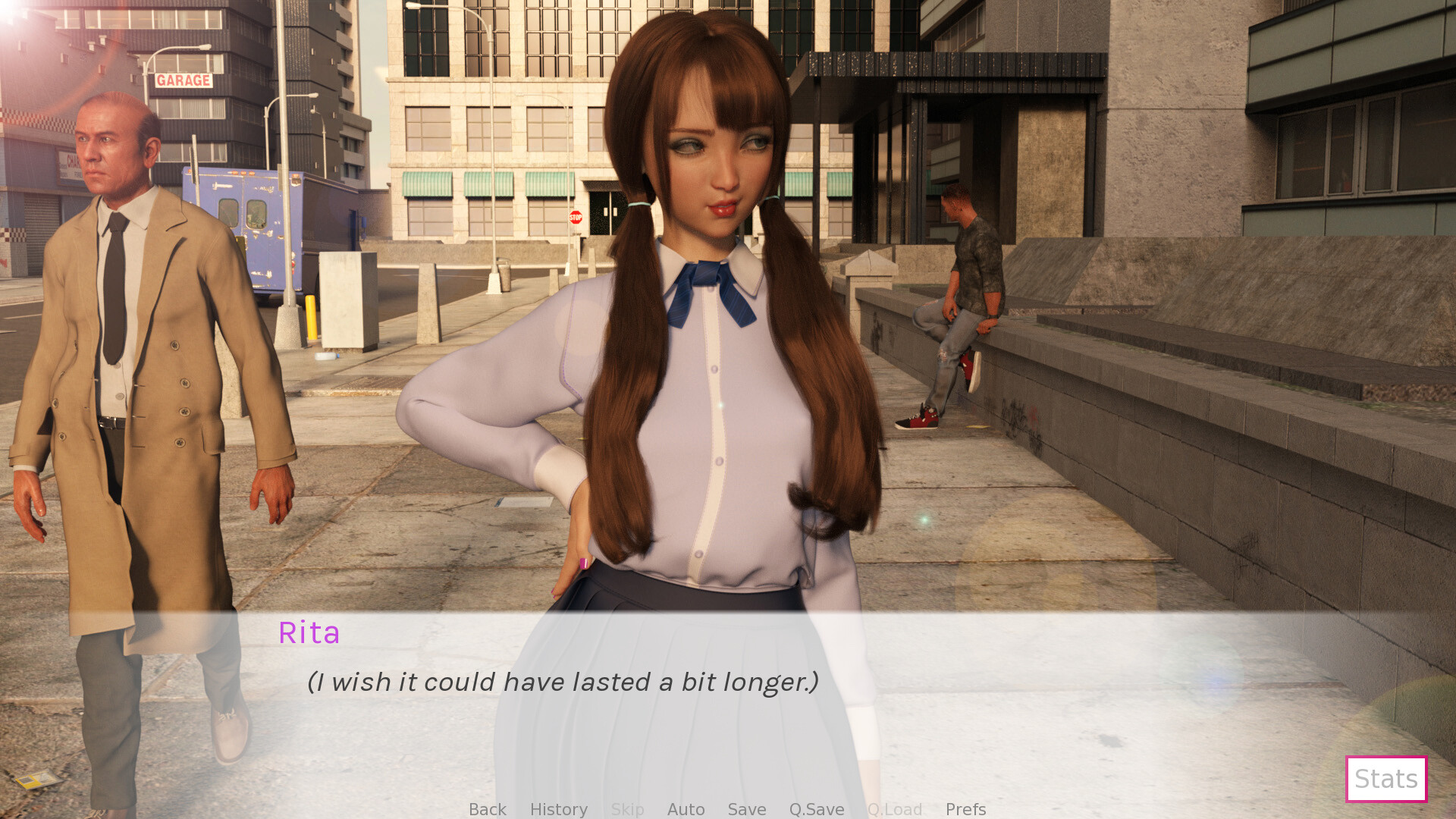Click the grayed-out Q.Load option
The image size is (1456, 819).
895,809
